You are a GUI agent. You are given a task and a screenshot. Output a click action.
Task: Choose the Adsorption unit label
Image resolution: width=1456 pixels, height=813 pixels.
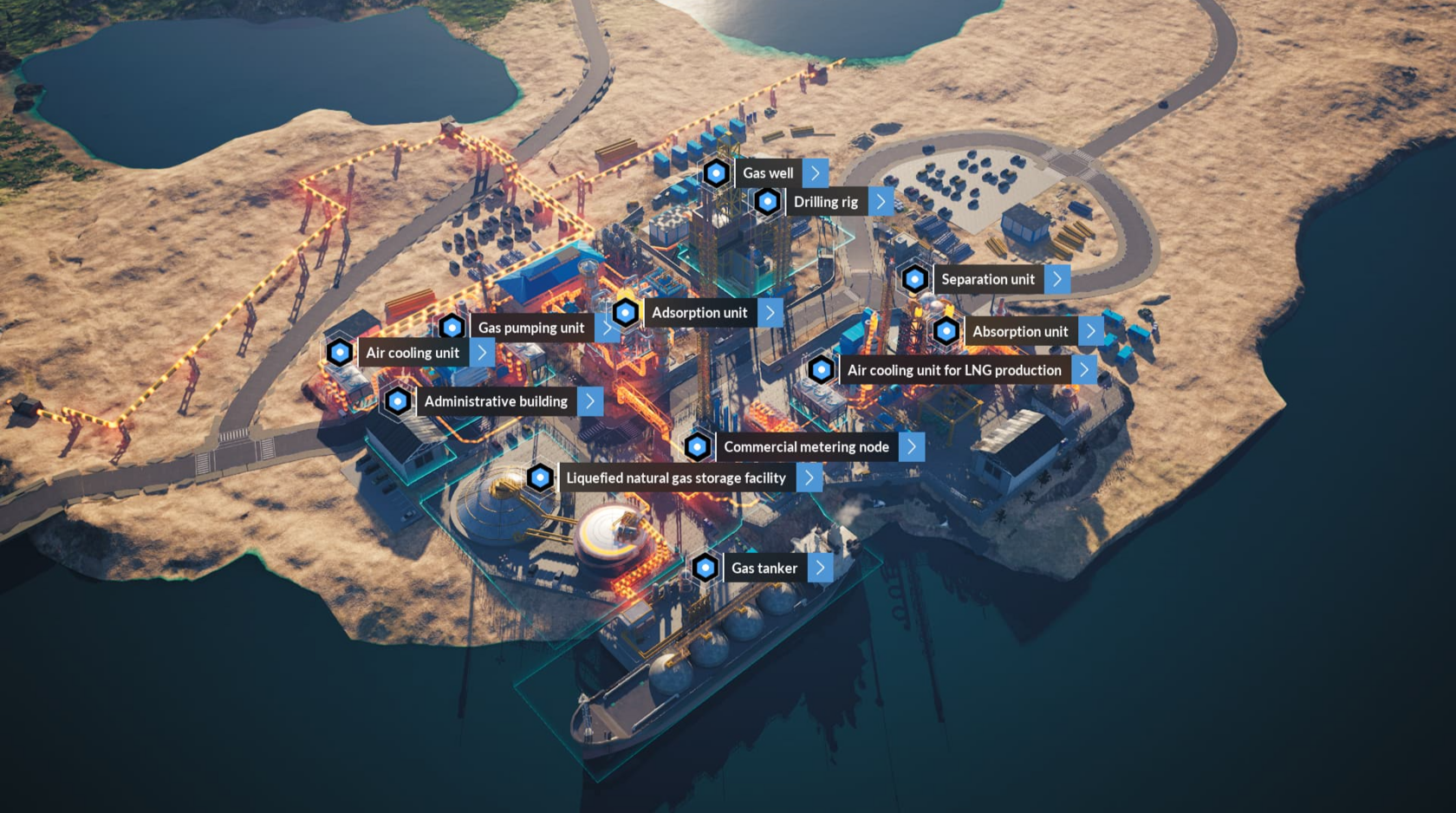click(x=699, y=313)
